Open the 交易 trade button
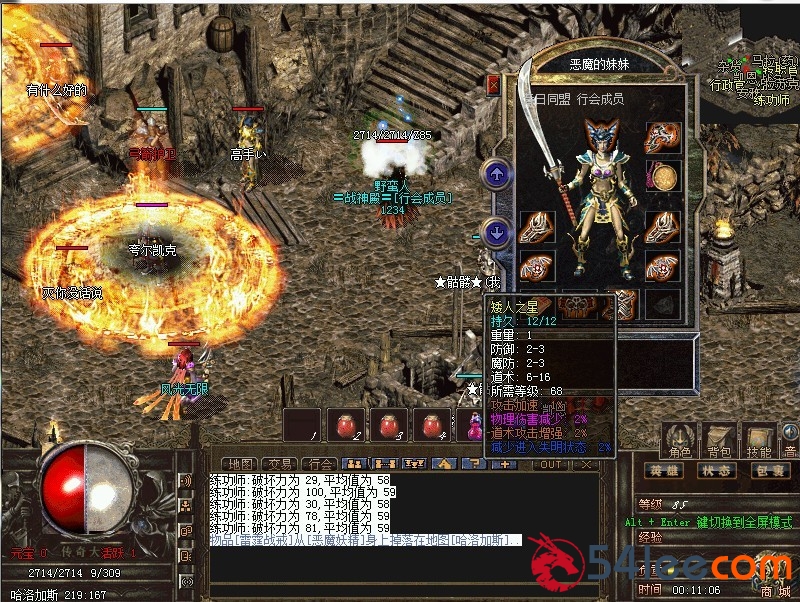The image size is (800, 602). (x=279, y=464)
